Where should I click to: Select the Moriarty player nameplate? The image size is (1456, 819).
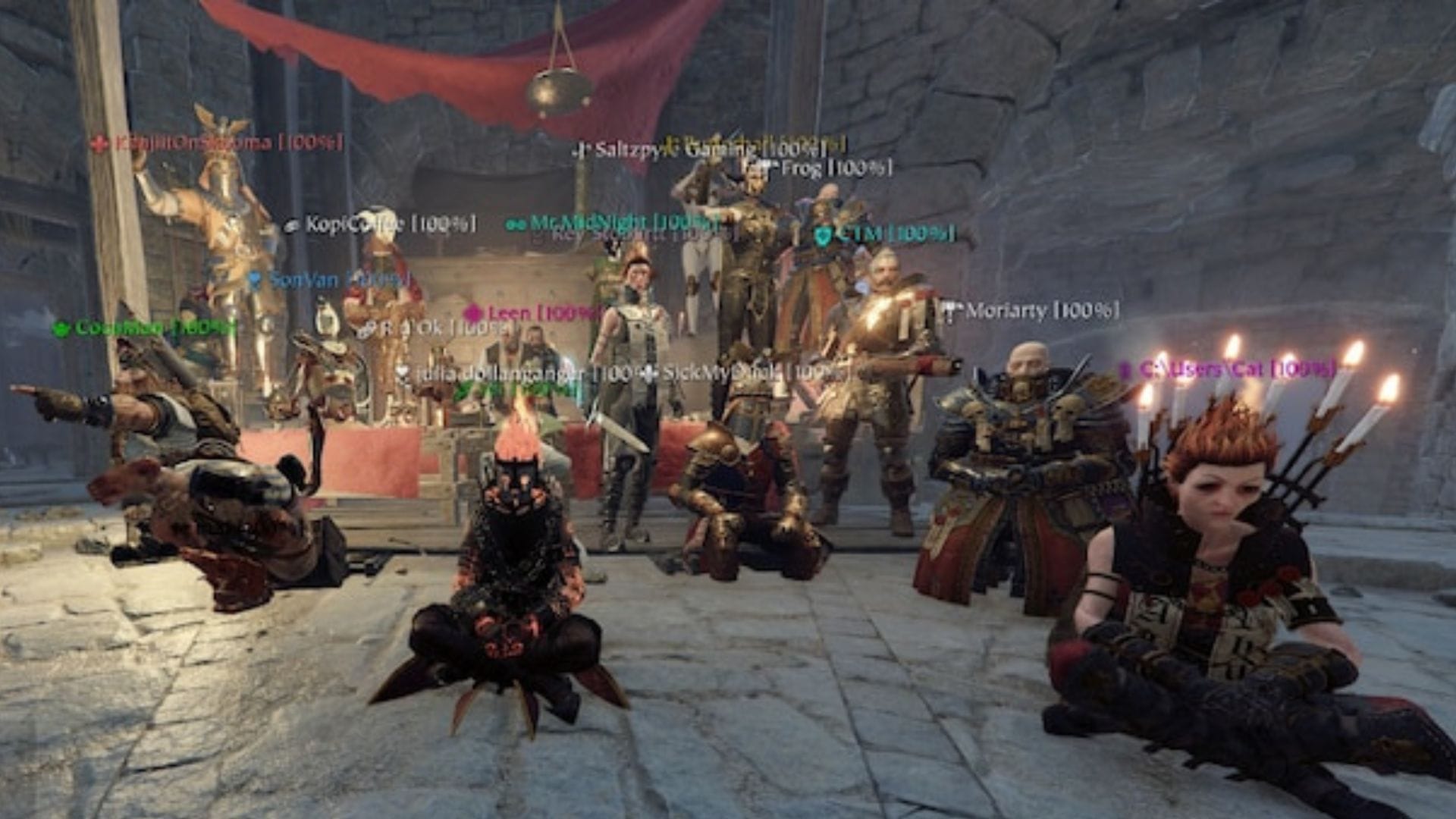tap(1039, 310)
